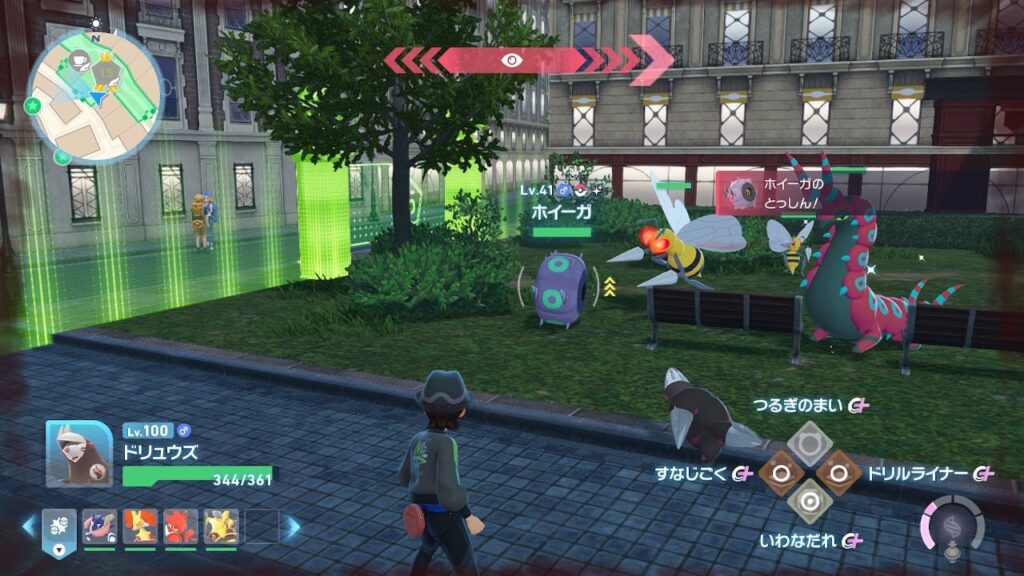The height and width of the screenshot is (576, 1024).
Task: Pick the yellow Pokémon party slot
Action: pos(220,526)
